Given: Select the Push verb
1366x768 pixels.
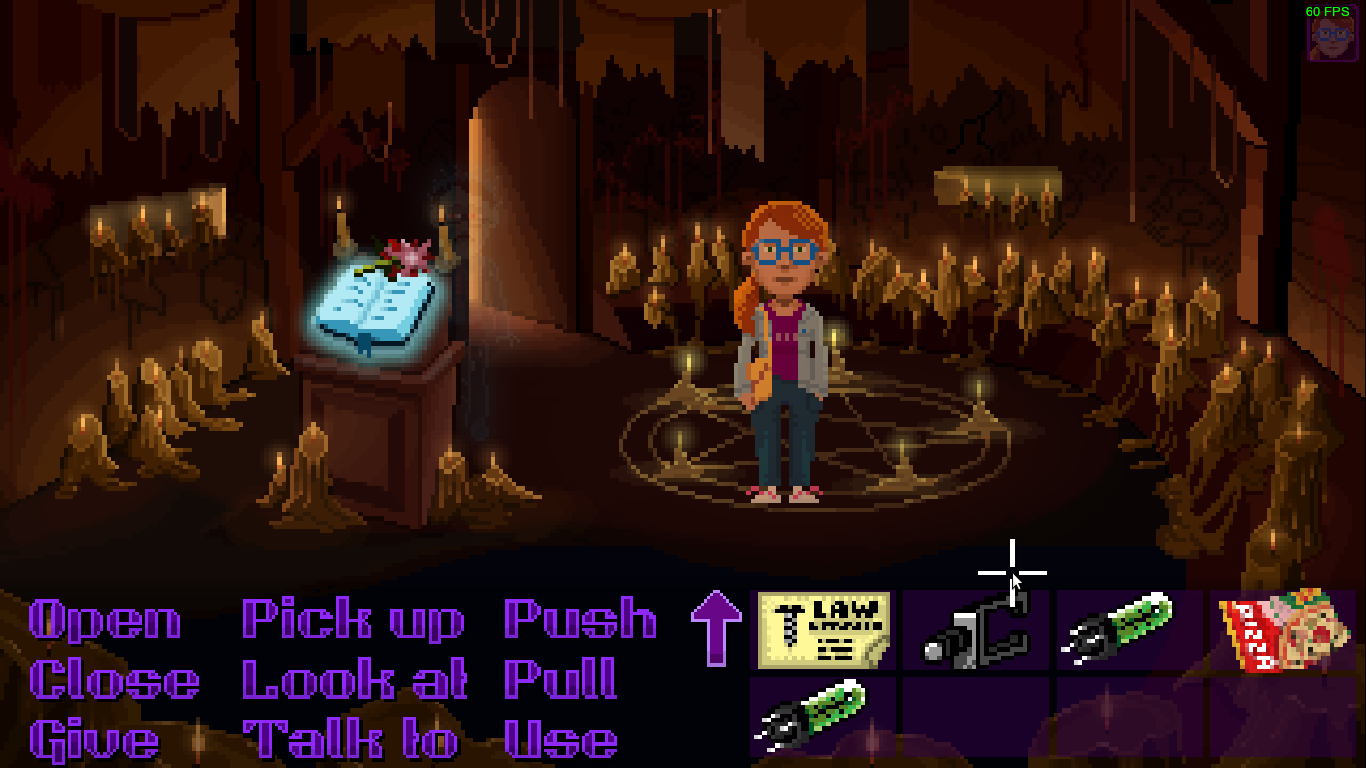Looking at the screenshot, I should (x=580, y=620).
